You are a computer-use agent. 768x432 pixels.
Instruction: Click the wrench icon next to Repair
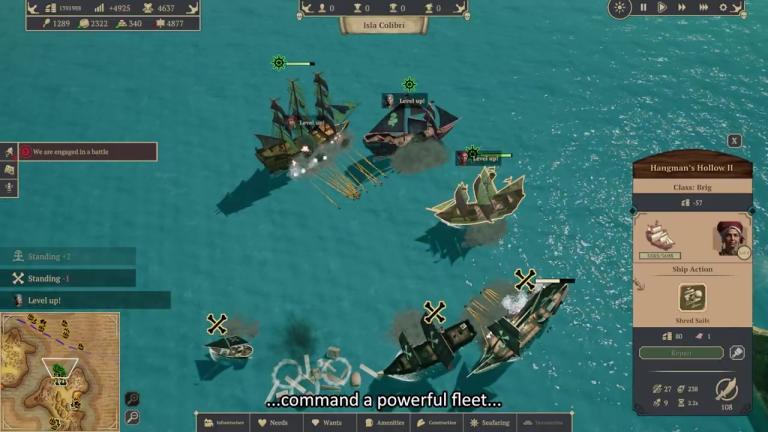click(x=737, y=353)
